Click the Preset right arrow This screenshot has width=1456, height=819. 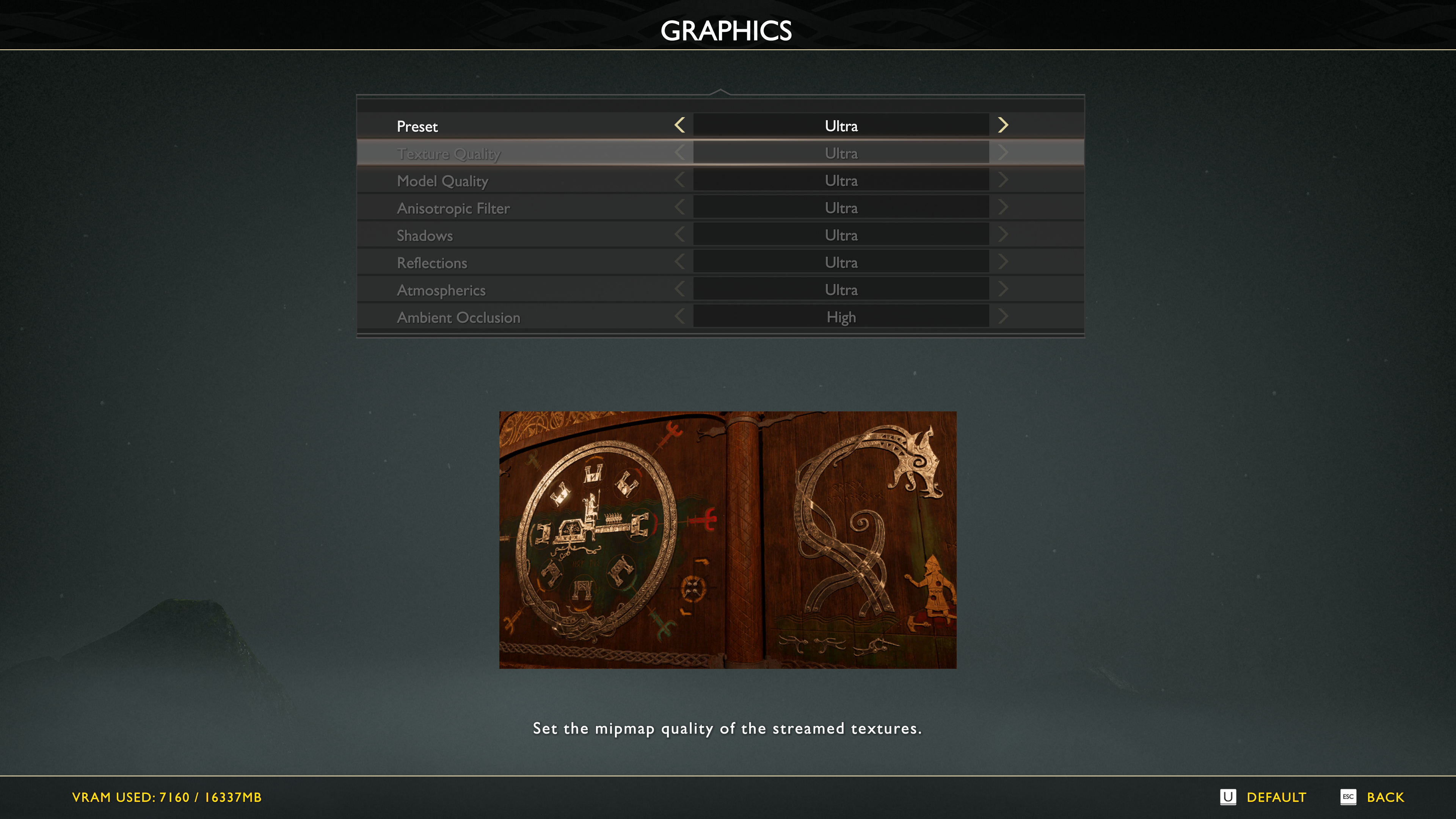(x=1003, y=125)
